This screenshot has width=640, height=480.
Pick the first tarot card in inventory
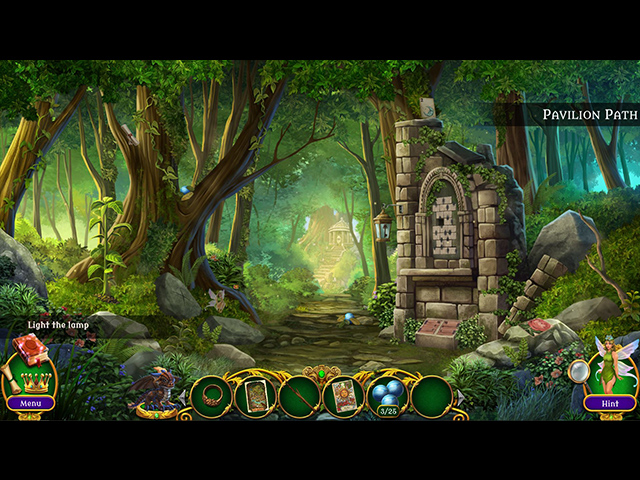click(x=255, y=395)
